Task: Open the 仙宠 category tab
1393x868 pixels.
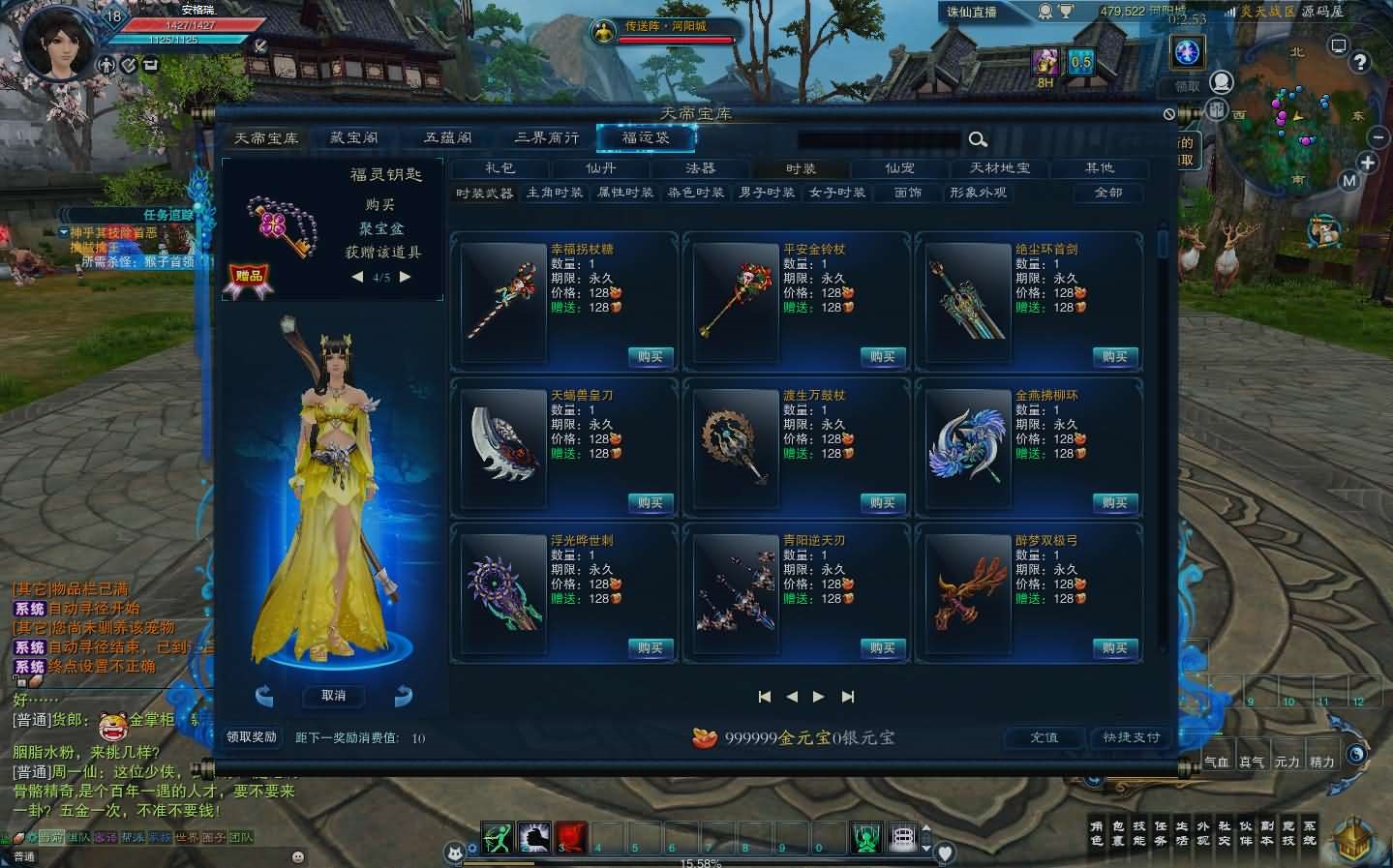Action: [897, 167]
